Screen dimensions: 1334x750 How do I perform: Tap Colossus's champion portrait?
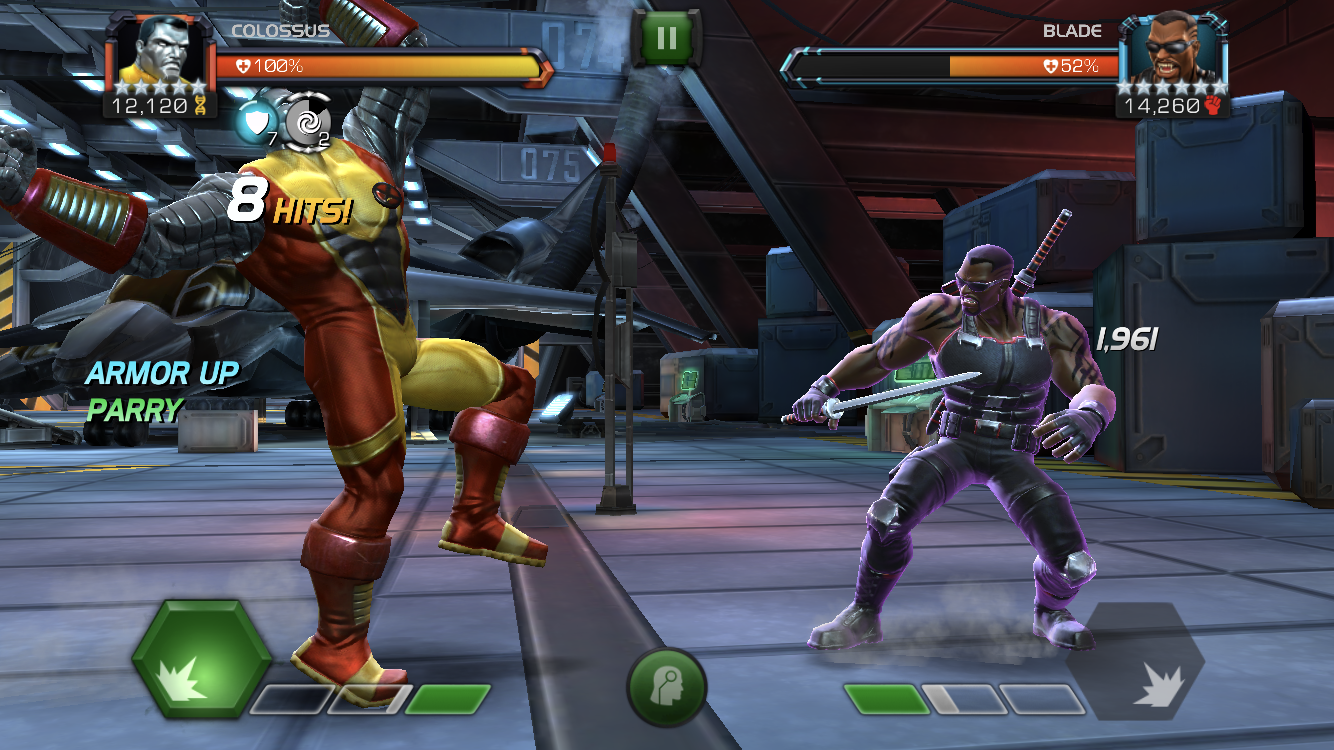[x=159, y=52]
